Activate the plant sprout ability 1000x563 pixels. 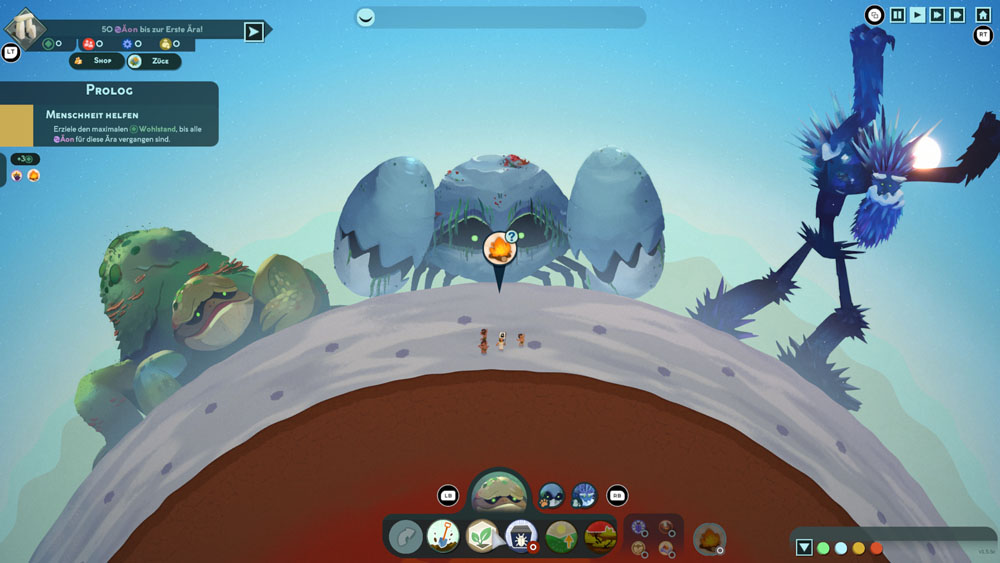pos(482,536)
